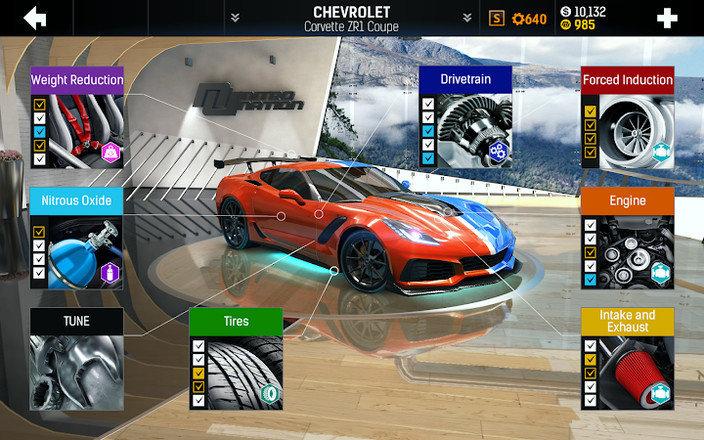Viewport: 704px width, 440px height.
Task: Select the Nitrous Oxide upgrade
Action: coord(77,238)
